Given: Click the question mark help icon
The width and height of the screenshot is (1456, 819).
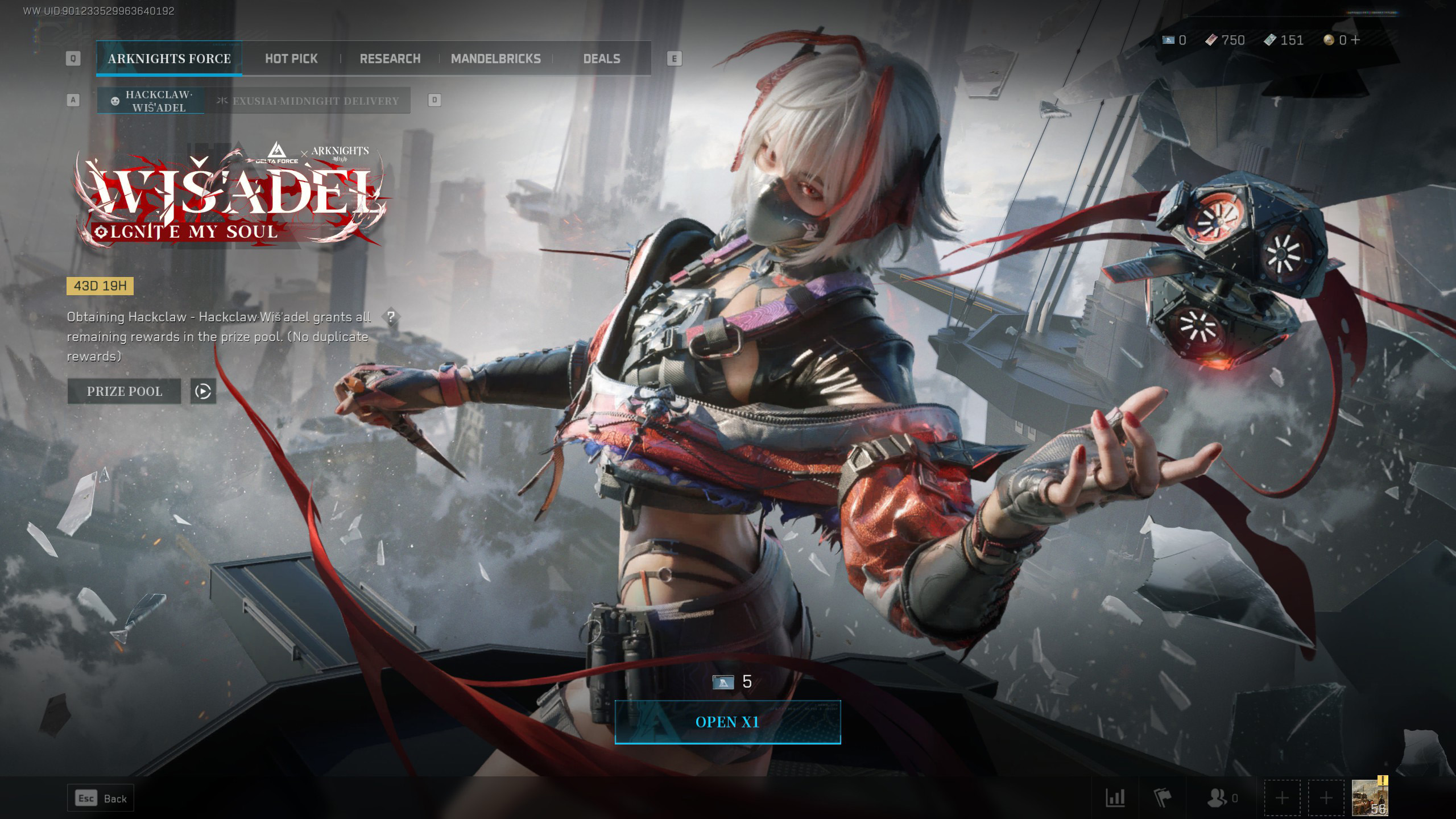Looking at the screenshot, I should coord(391,317).
